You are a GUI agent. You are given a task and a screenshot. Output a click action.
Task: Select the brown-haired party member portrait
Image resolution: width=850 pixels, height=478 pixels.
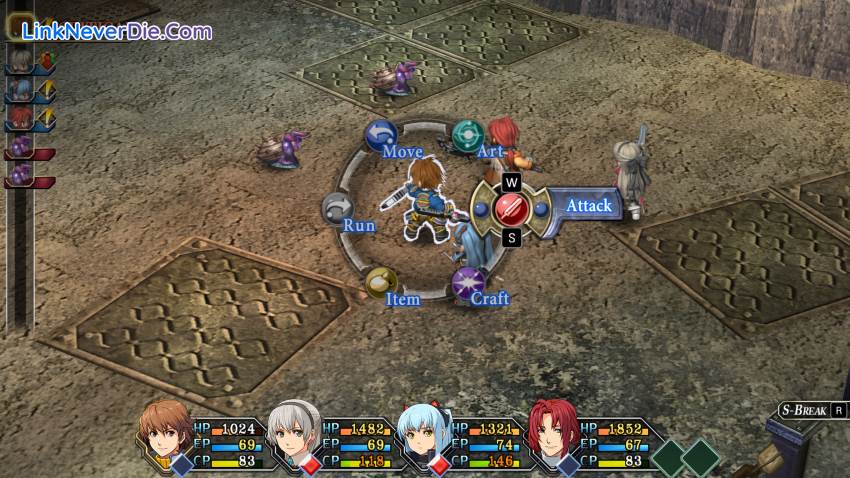[166, 431]
